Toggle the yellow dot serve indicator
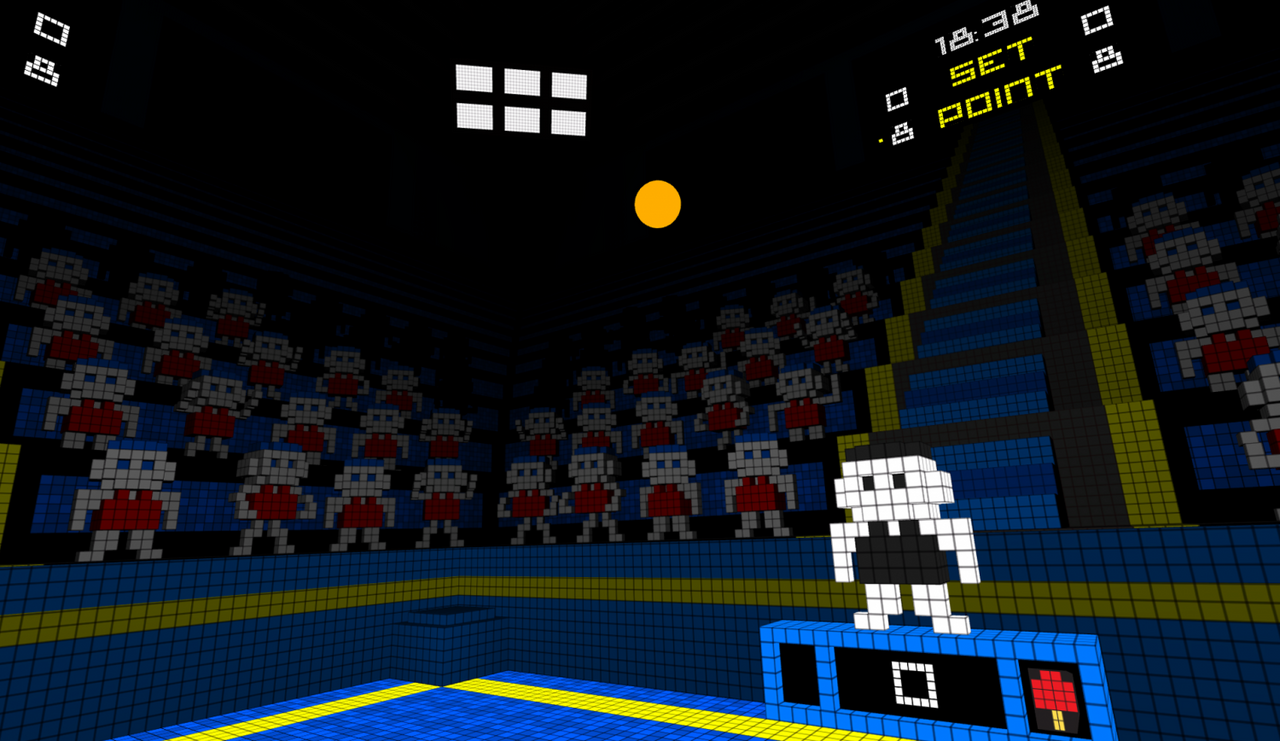Screen dimensions: 1280x741 coord(880,139)
